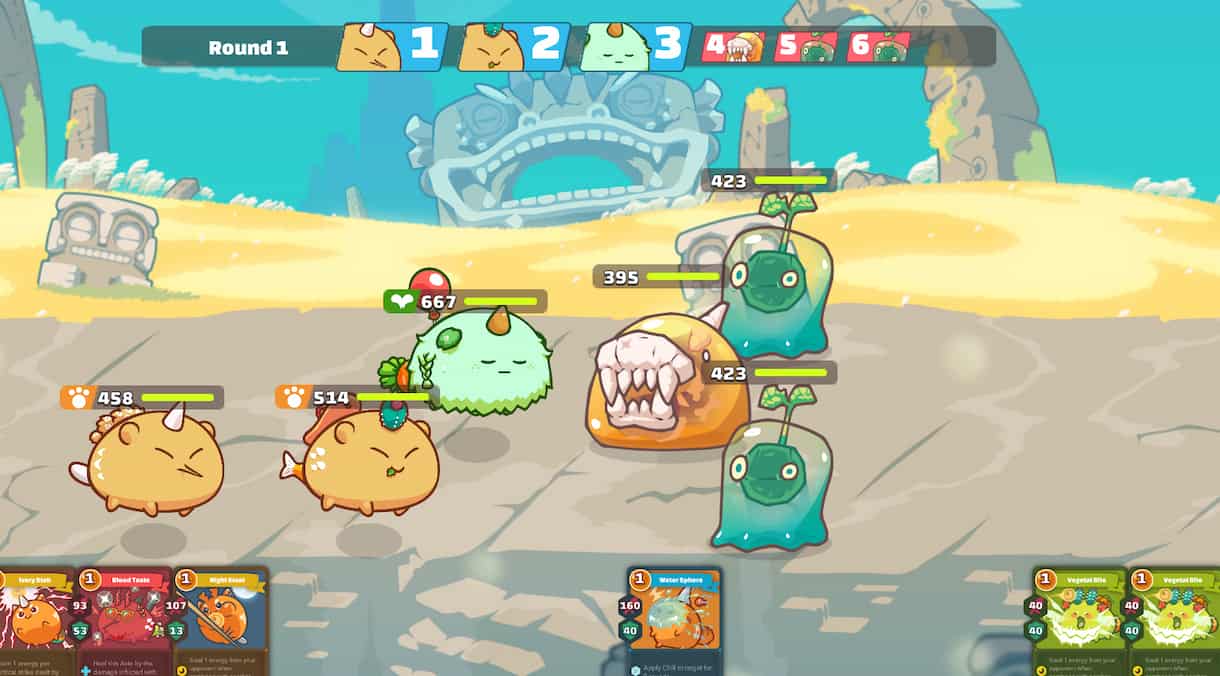The height and width of the screenshot is (676, 1220).
Task: Pick the Night Steal card
Action: click(x=220, y=622)
